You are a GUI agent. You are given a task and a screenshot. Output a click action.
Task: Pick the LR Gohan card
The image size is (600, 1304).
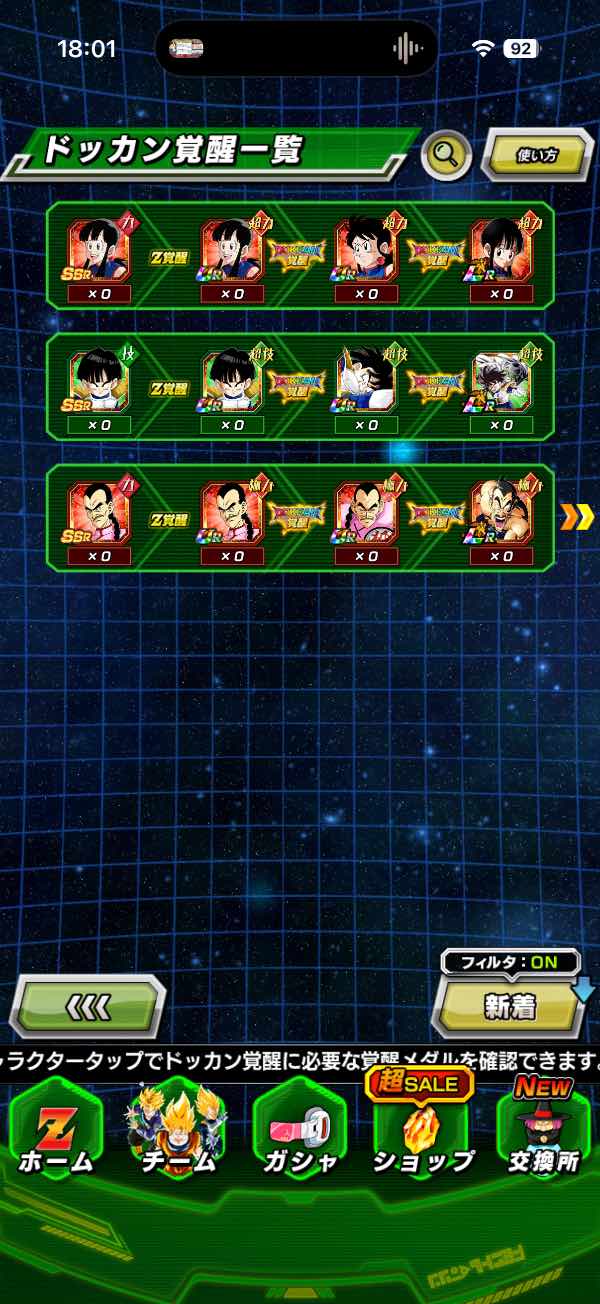[x=502, y=381]
